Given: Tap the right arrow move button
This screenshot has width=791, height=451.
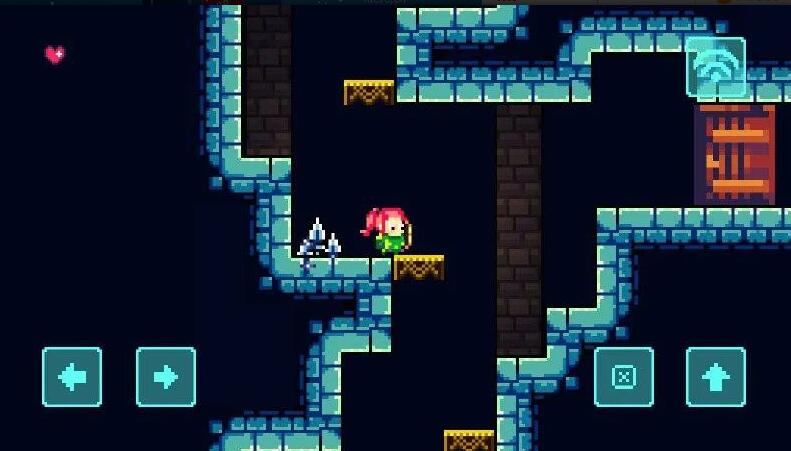Looking at the screenshot, I should click(x=166, y=377).
